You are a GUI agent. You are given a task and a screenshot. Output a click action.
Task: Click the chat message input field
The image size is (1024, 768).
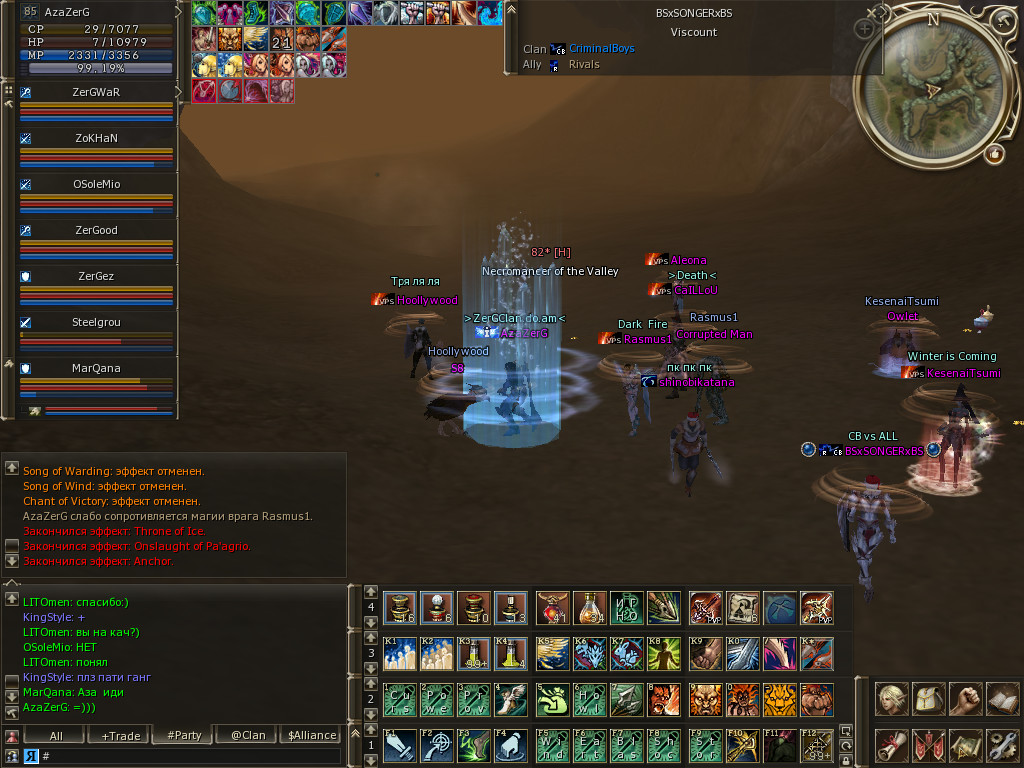tap(190, 756)
